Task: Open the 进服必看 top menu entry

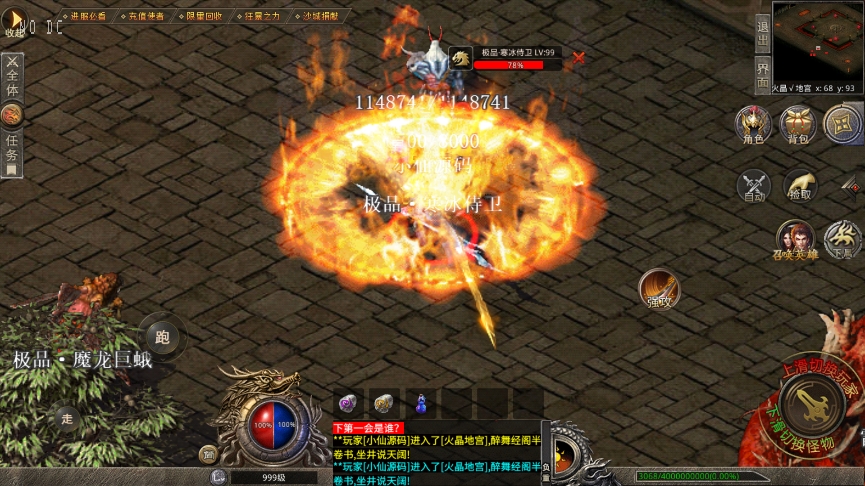Action: 88,16
